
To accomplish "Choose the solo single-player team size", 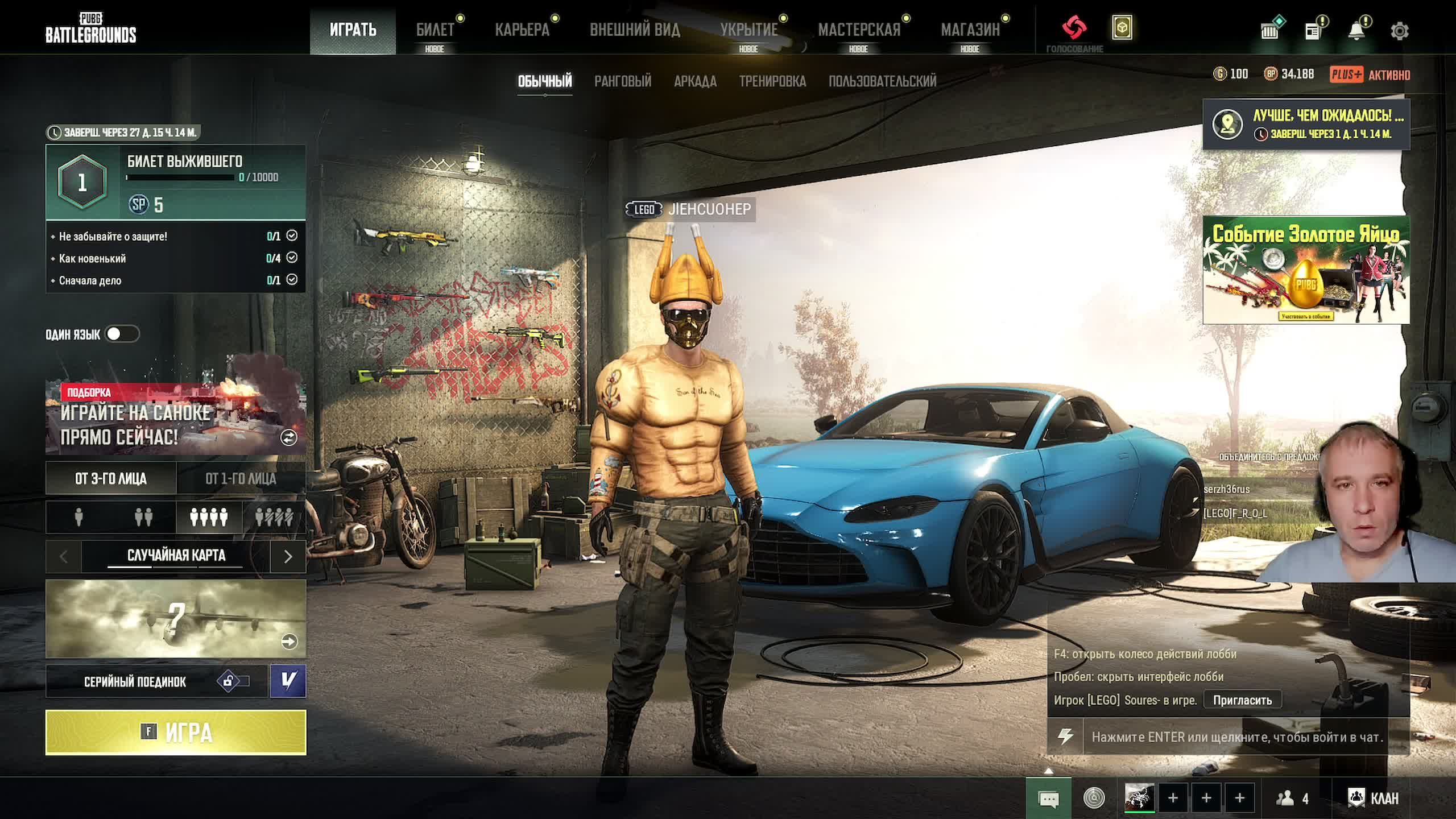I will pyautogui.click(x=79, y=517).
